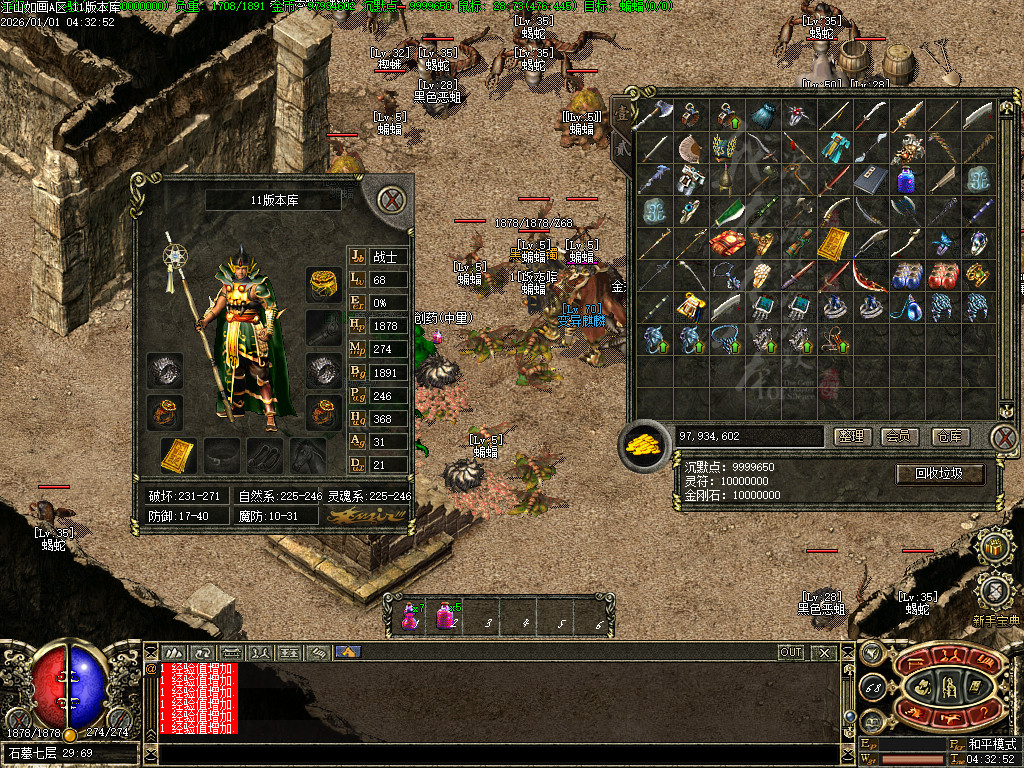This screenshot has width=1024, height=768.
Task: Switch to bag tab 贰
Action: 620,146
